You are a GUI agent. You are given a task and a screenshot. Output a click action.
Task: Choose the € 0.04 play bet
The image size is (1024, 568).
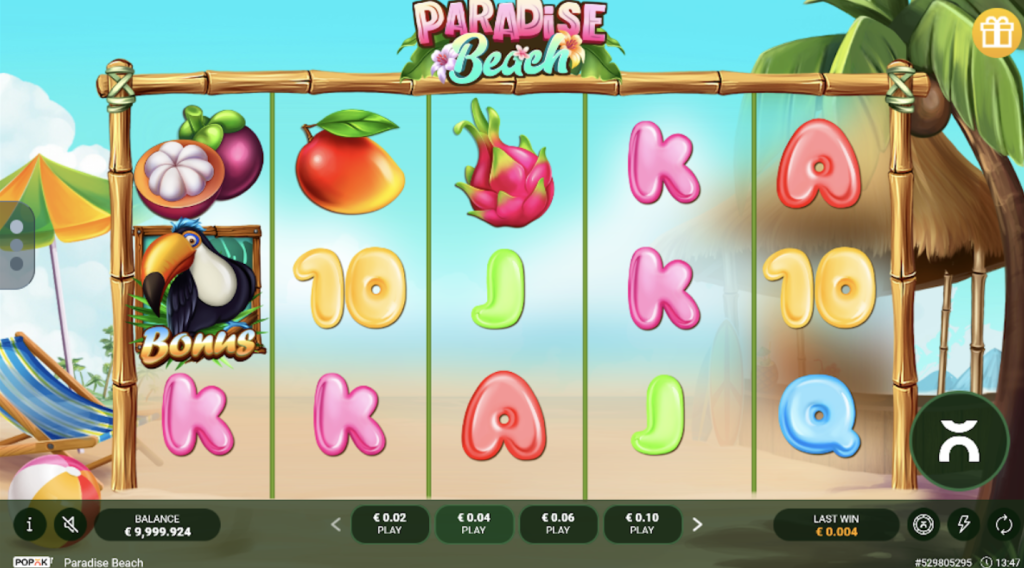(474, 524)
